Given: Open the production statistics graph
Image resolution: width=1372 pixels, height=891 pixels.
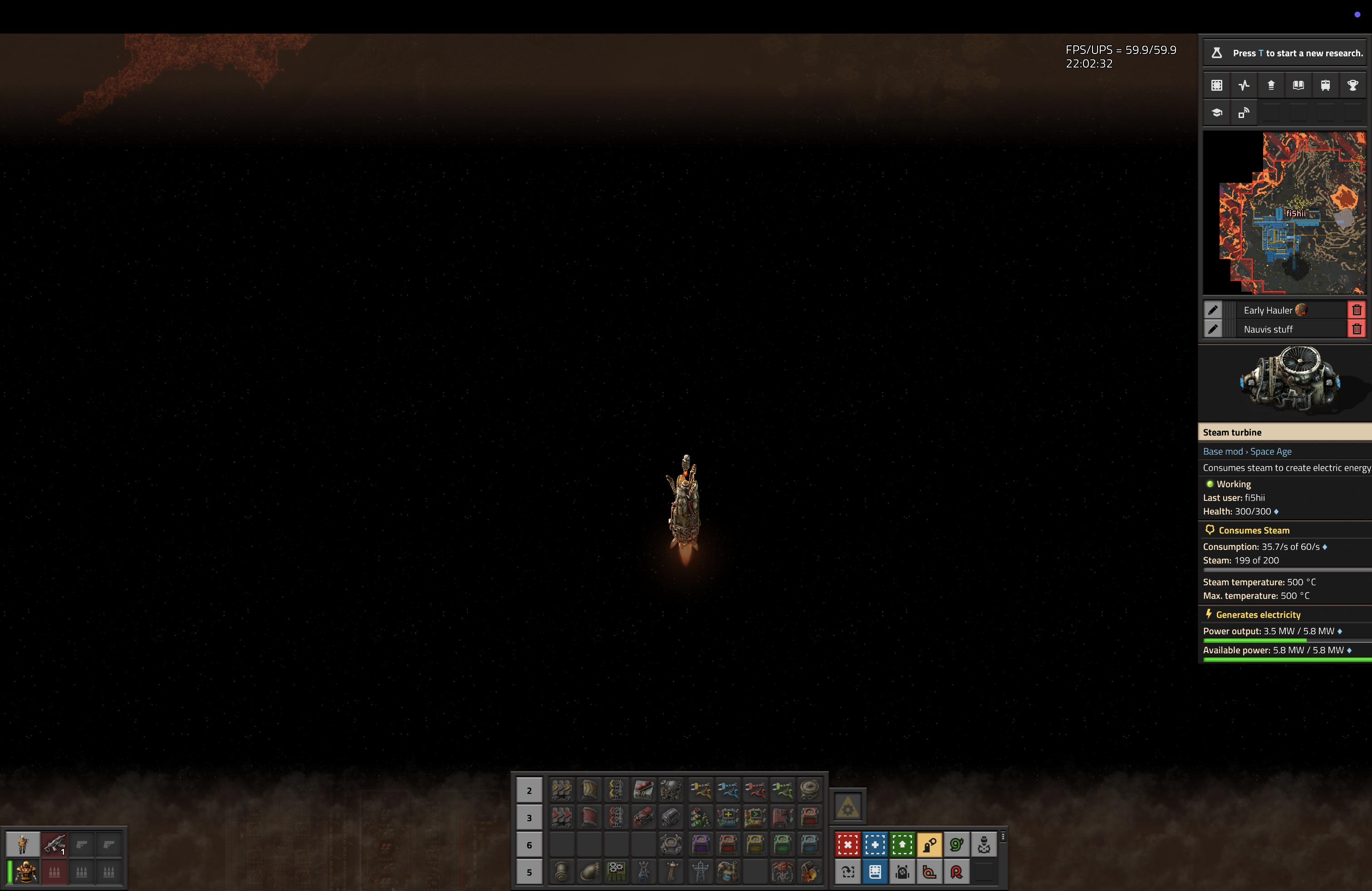Looking at the screenshot, I should [1244, 85].
